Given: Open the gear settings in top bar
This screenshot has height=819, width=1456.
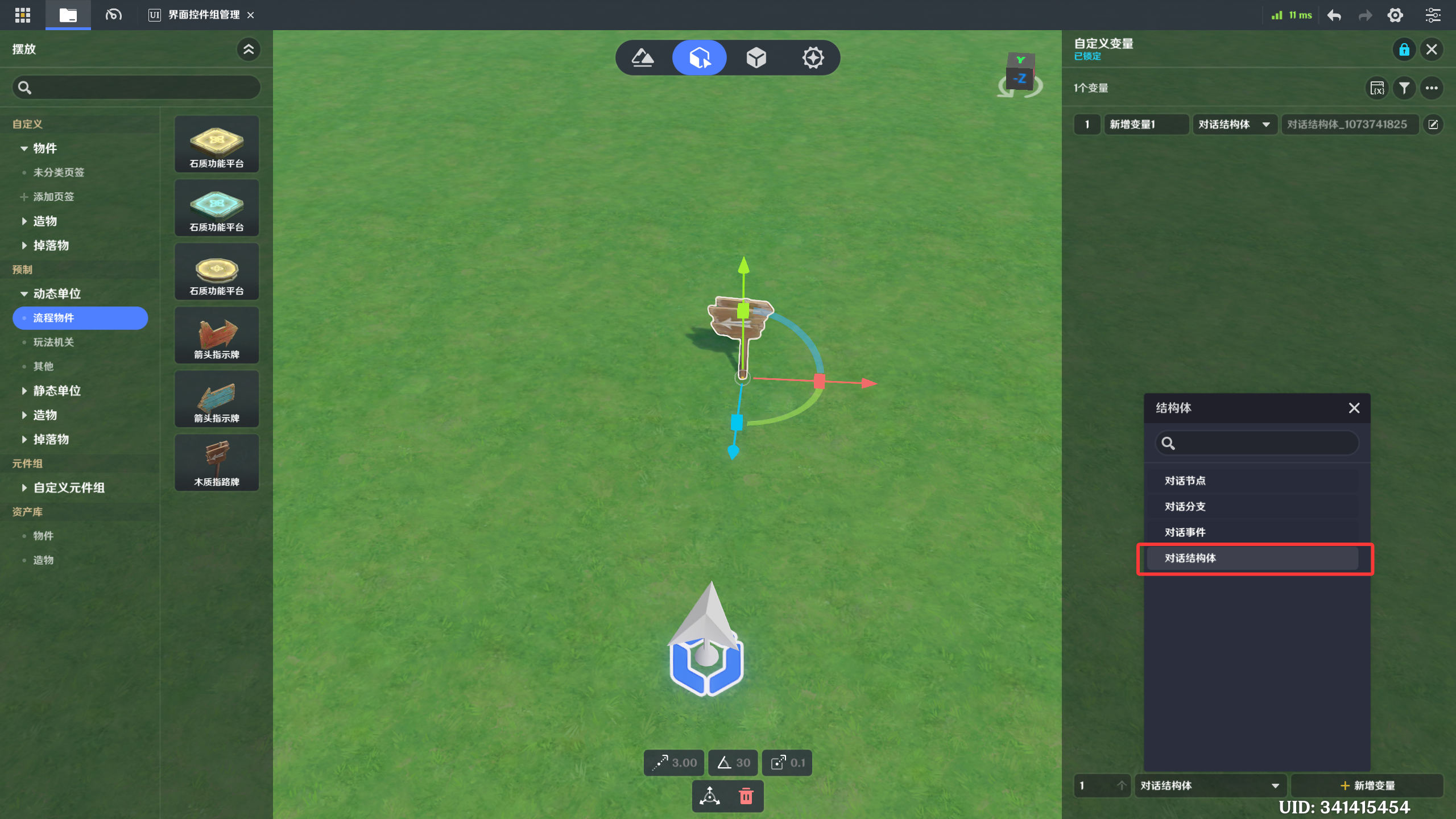Looking at the screenshot, I should click(1395, 15).
